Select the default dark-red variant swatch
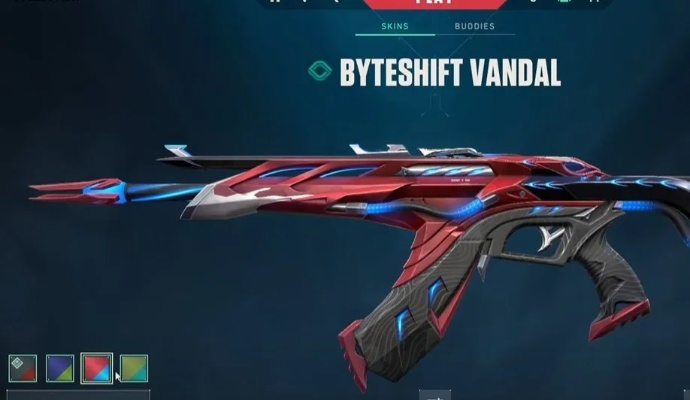Image resolution: width=690 pixels, height=400 pixels. click(23, 368)
